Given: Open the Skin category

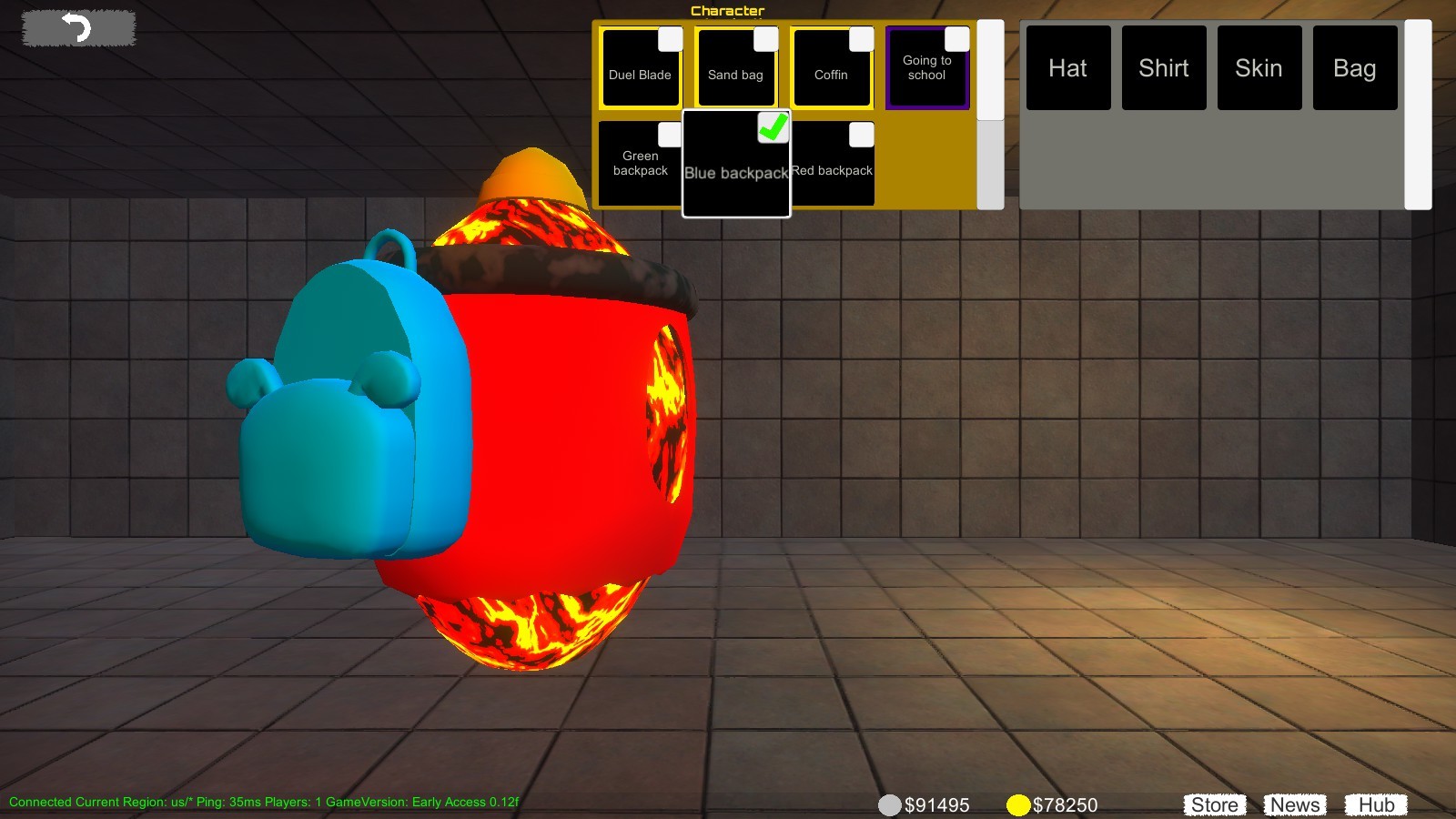Looking at the screenshot, I should (1259, 67).
